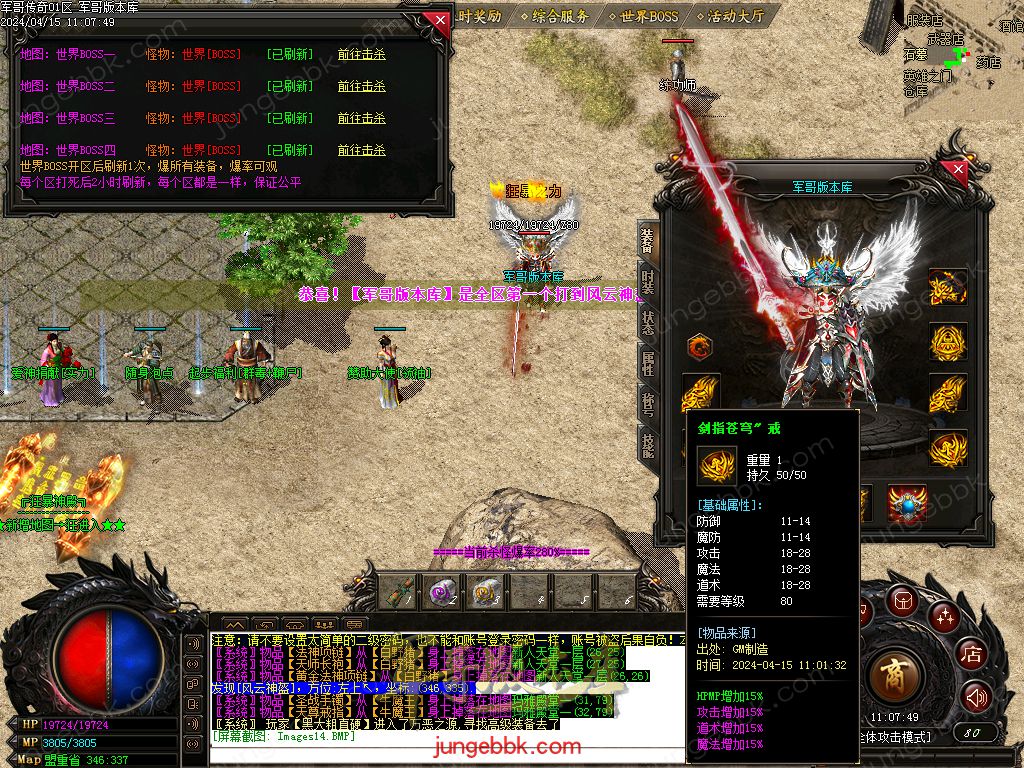Close the character equipment window
The height and width of the screenshot is (768, 1024).
958,170
